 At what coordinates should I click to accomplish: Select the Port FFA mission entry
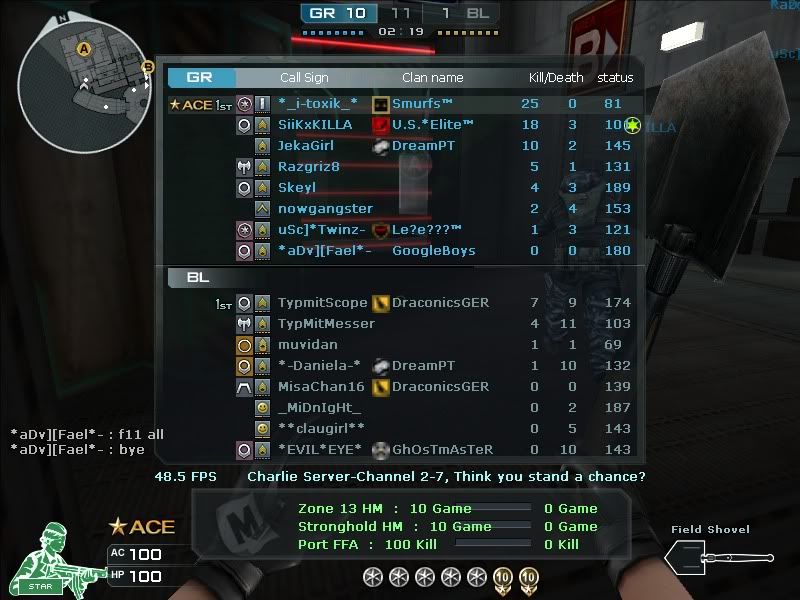click(x=355, y=544)
